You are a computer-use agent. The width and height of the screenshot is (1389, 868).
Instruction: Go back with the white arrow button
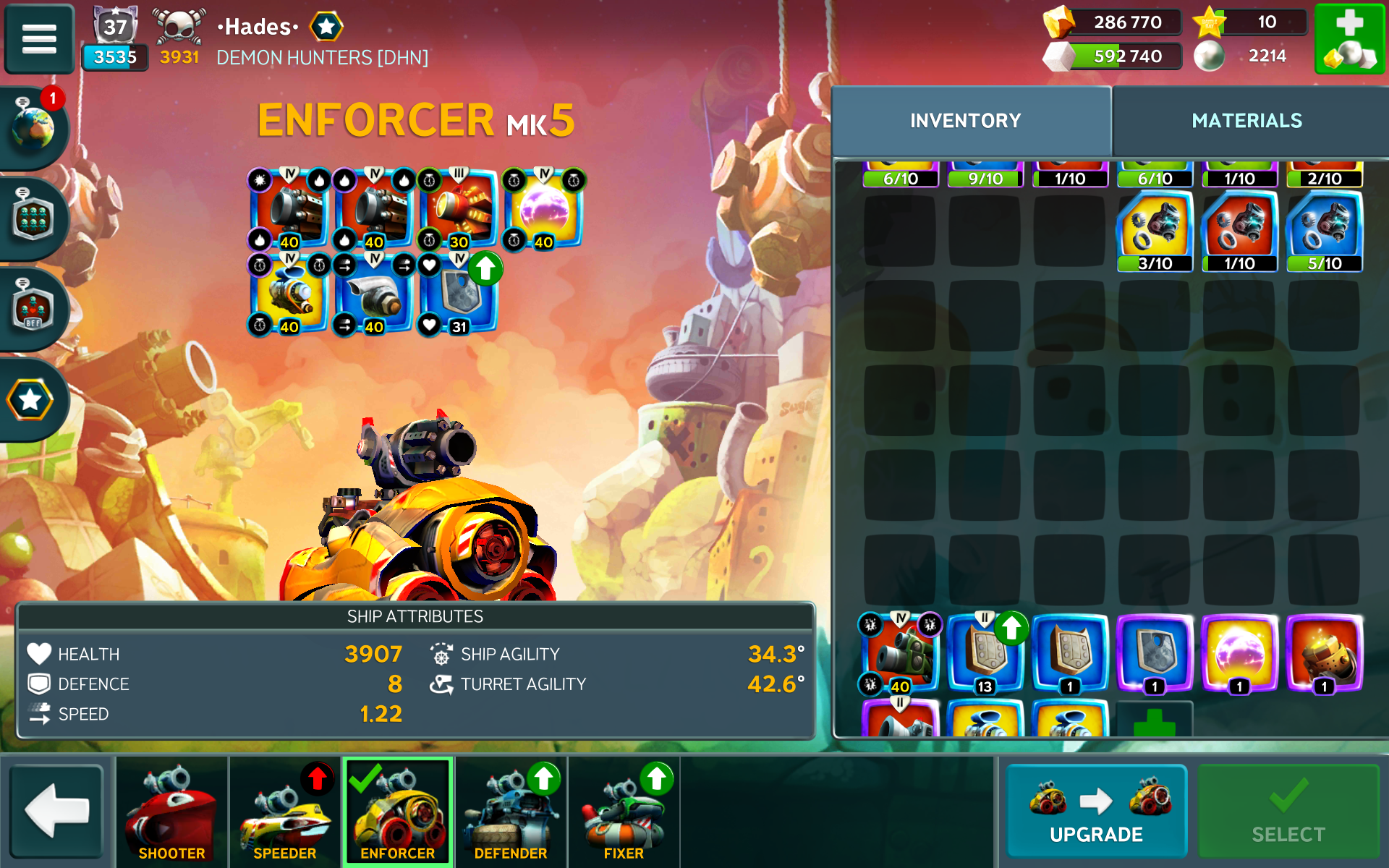pyautogui.click(x=57, y=810)
